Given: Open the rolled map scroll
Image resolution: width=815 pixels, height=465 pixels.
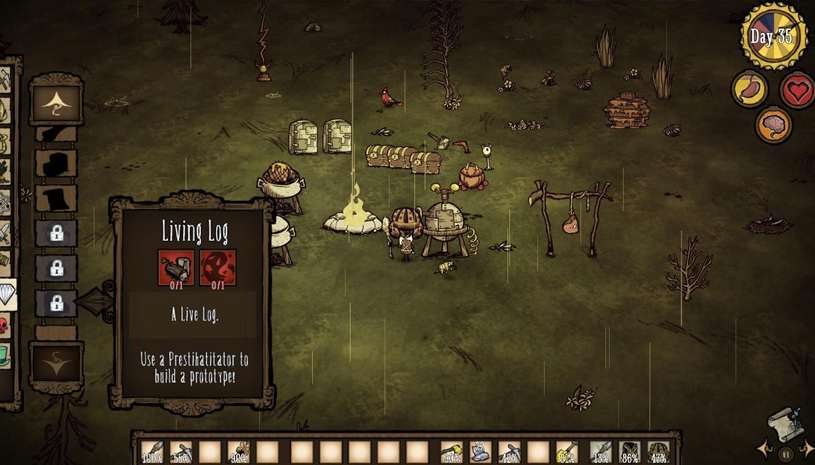Looking at the screenshot, I should pos(785,424).
